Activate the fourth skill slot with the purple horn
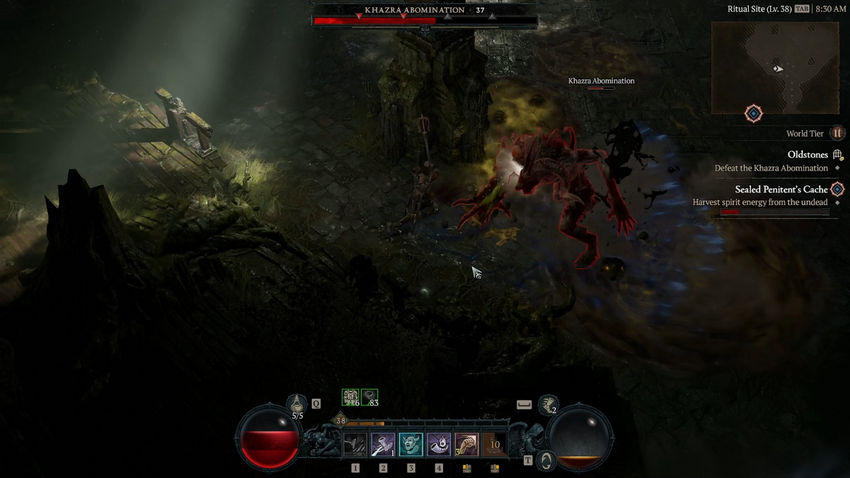This screenshot has width=850, height=478. (x=439, y=444)
